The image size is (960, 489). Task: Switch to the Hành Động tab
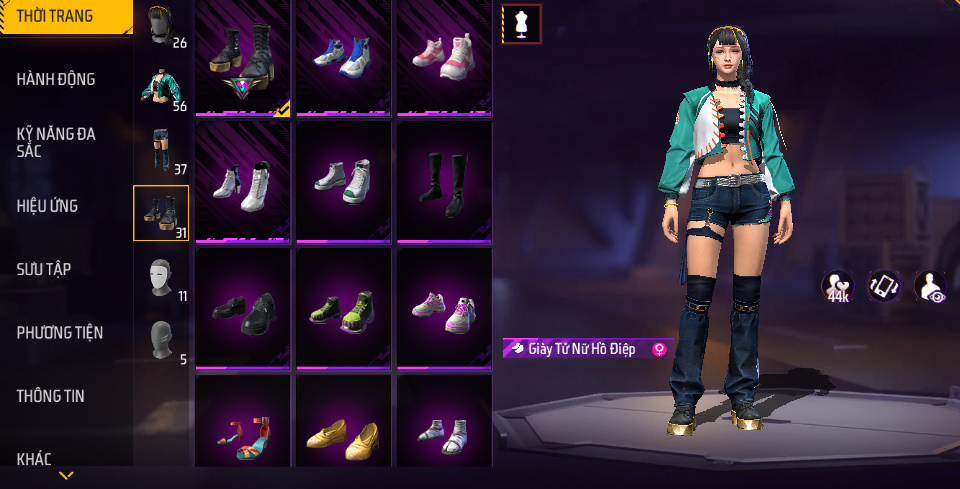(x=56, y=79)
